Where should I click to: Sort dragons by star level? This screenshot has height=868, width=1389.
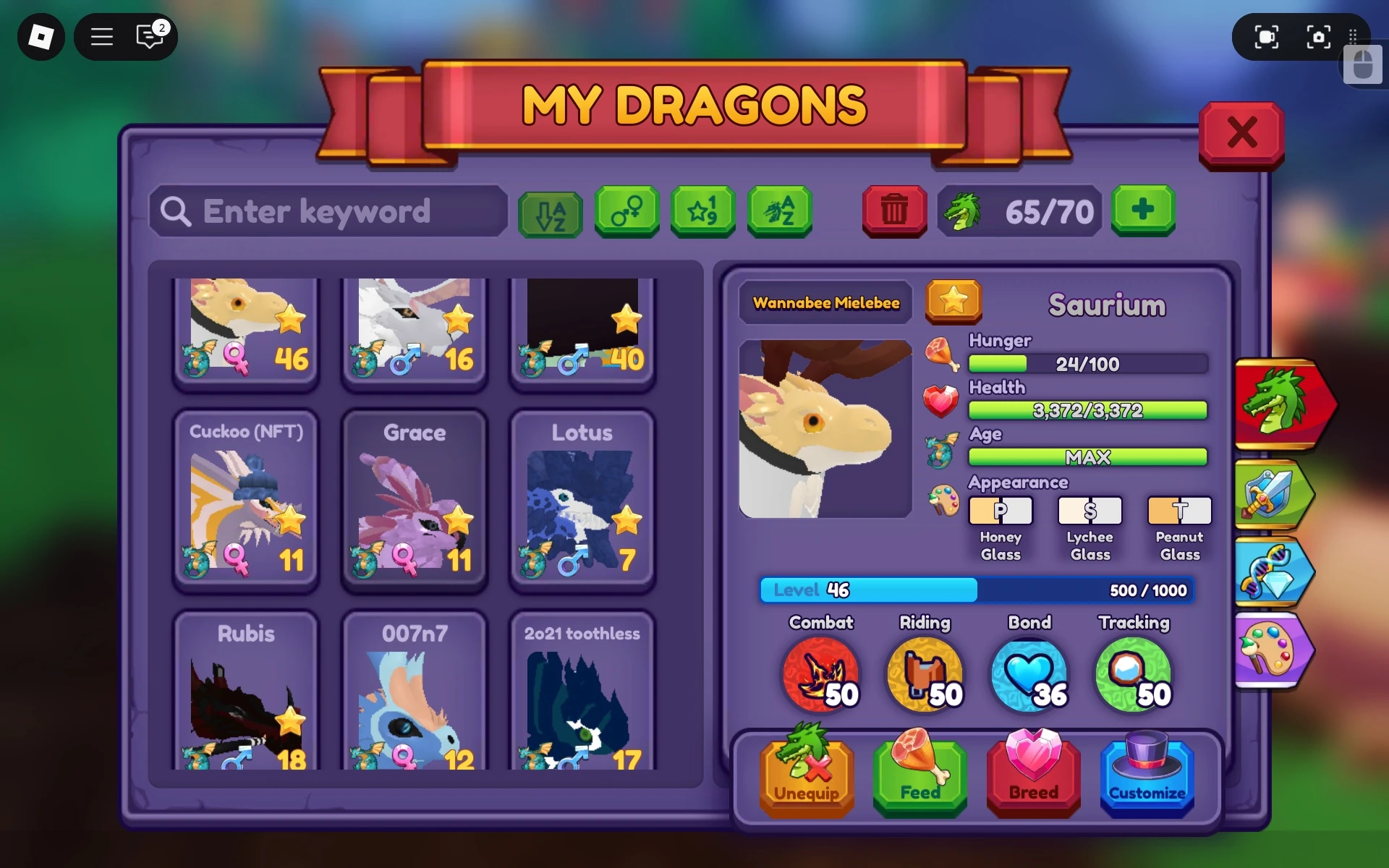703,212
